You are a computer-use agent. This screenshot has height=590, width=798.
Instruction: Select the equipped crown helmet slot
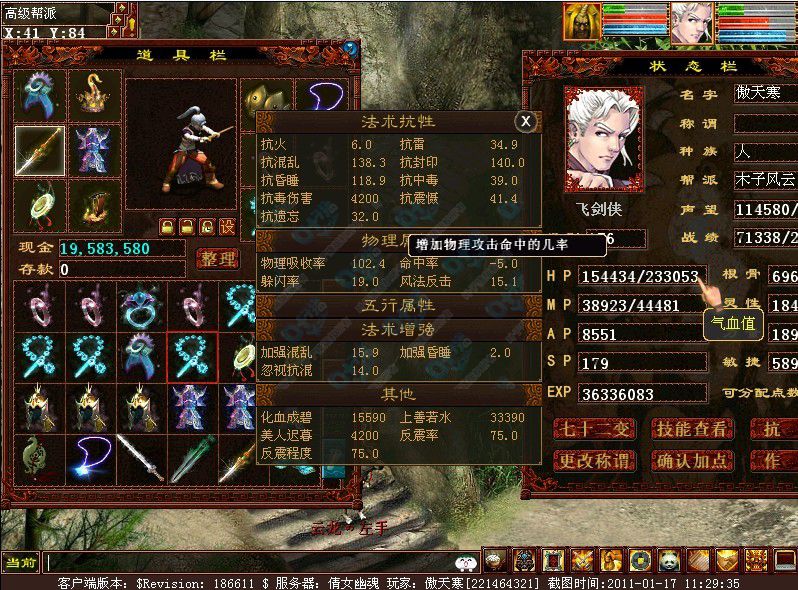pos(94,95)
